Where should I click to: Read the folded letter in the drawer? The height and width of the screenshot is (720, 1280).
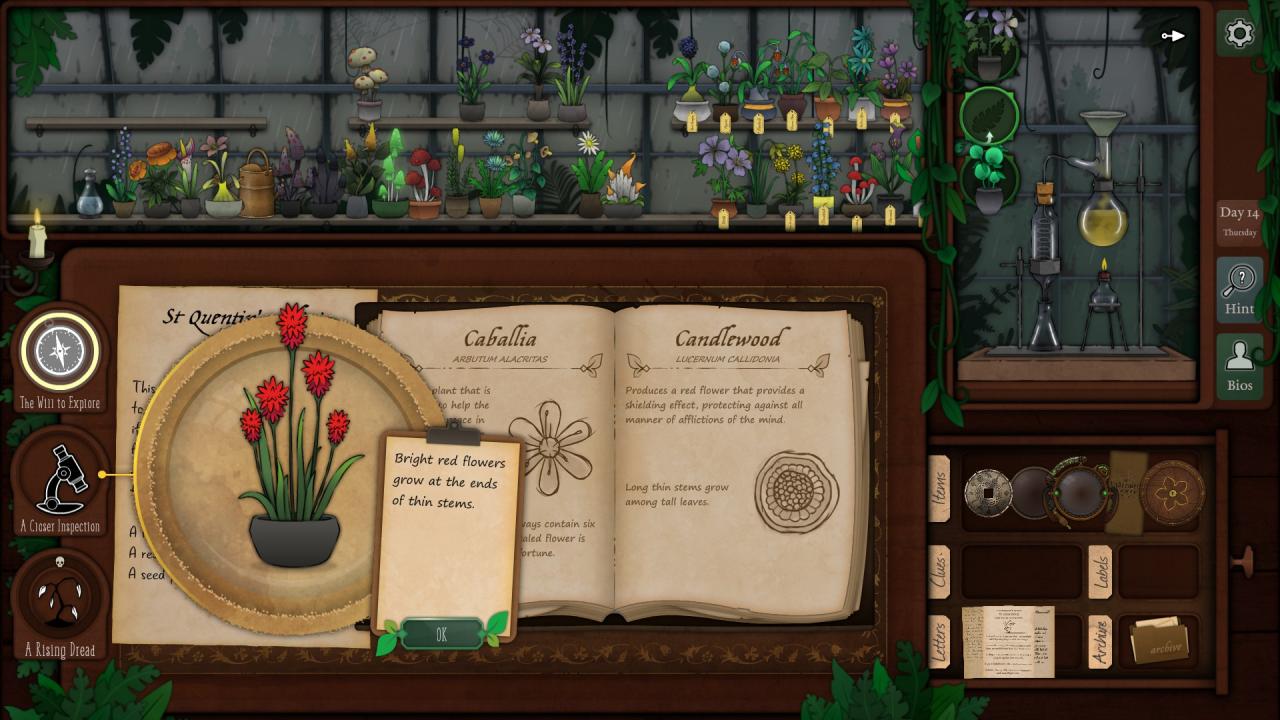[x=1007, y=641]
